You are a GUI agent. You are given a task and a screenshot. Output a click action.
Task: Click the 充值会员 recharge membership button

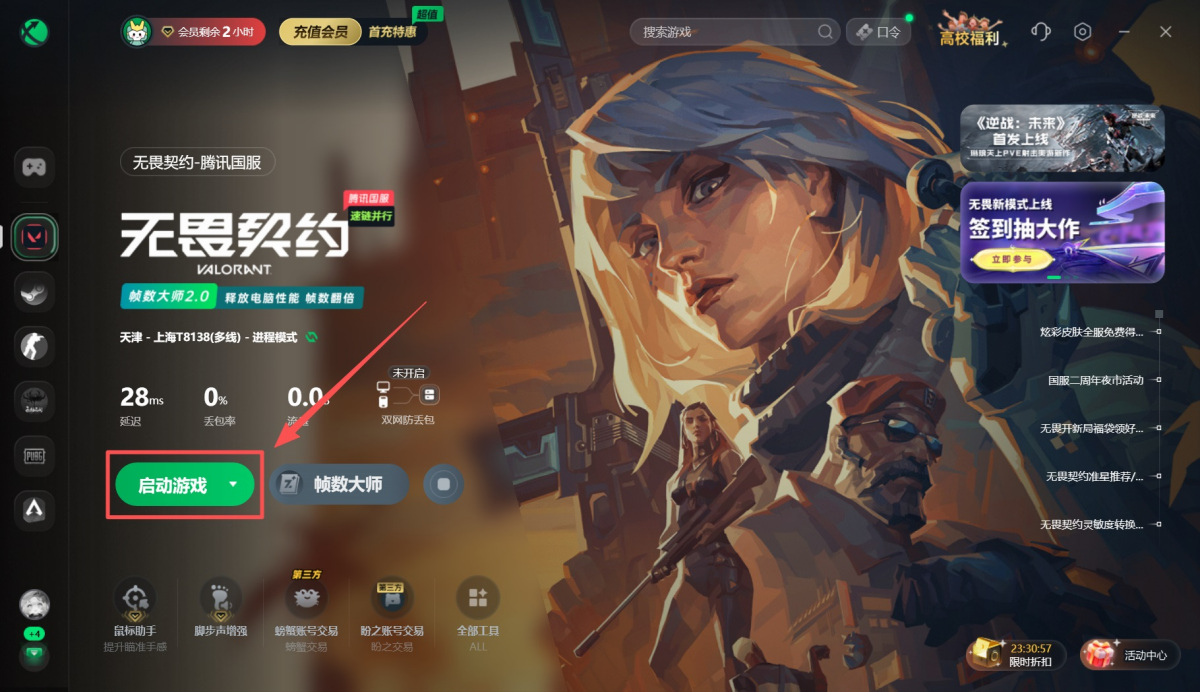tap(320, 32)
